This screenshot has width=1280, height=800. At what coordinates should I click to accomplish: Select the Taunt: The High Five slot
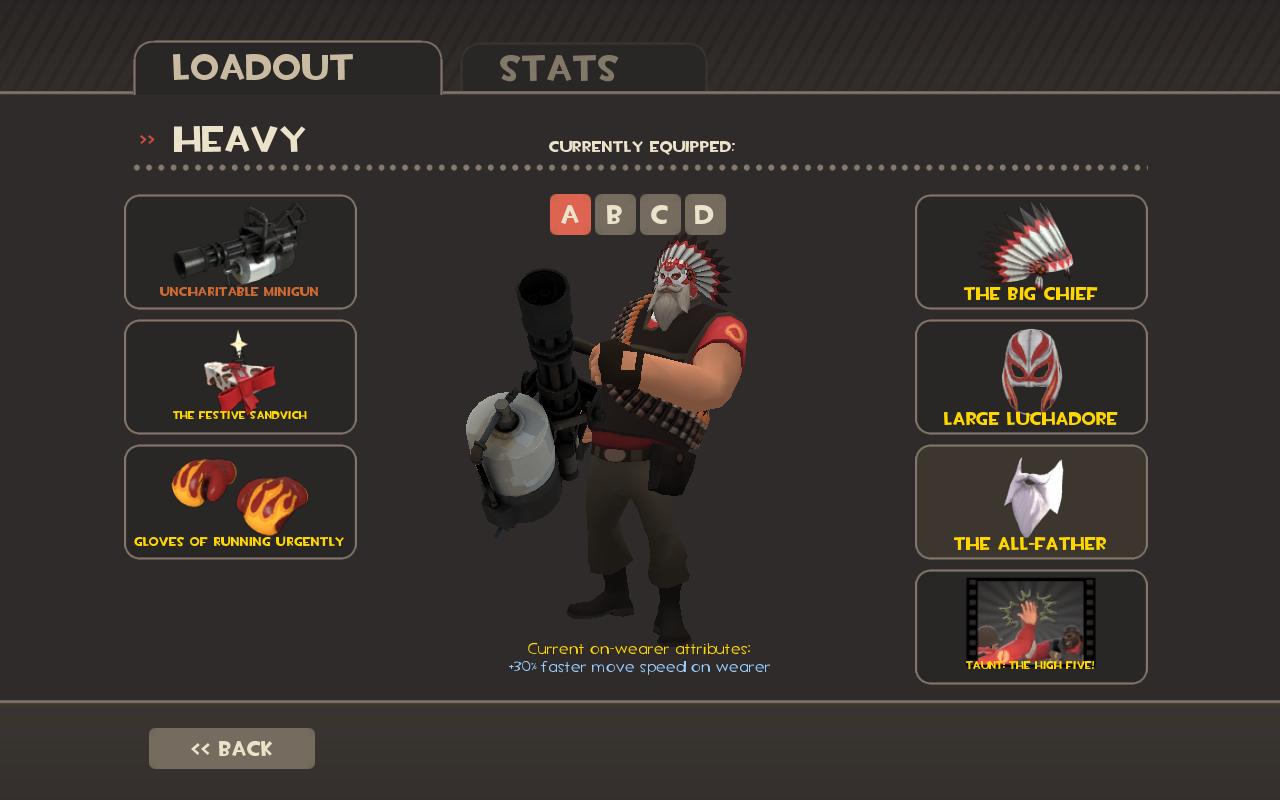click(x=1031, y=626)
